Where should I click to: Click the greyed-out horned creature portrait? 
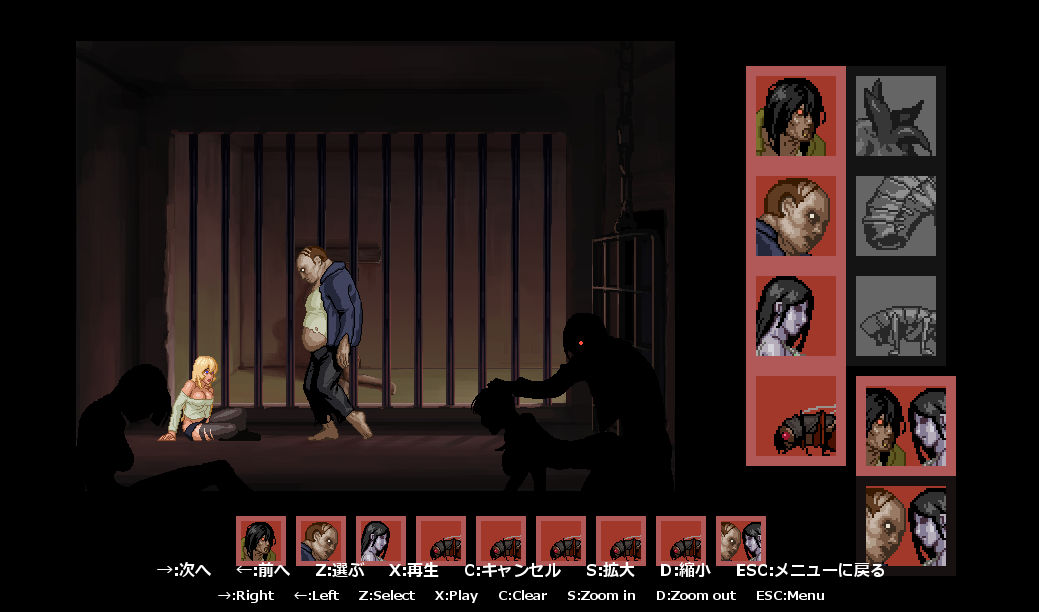click(x=896, y=116)
